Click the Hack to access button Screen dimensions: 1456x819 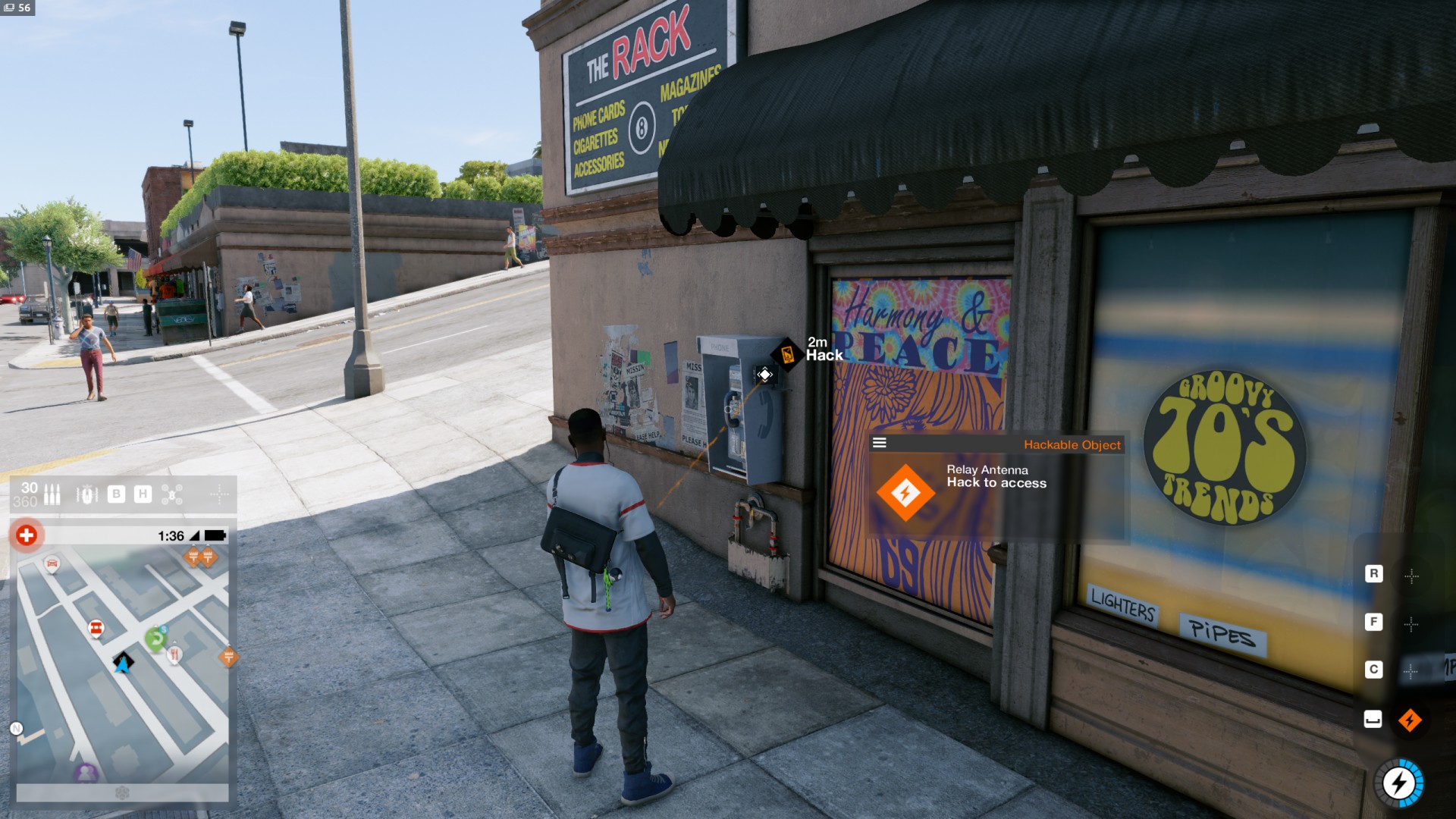click(996, 483)
